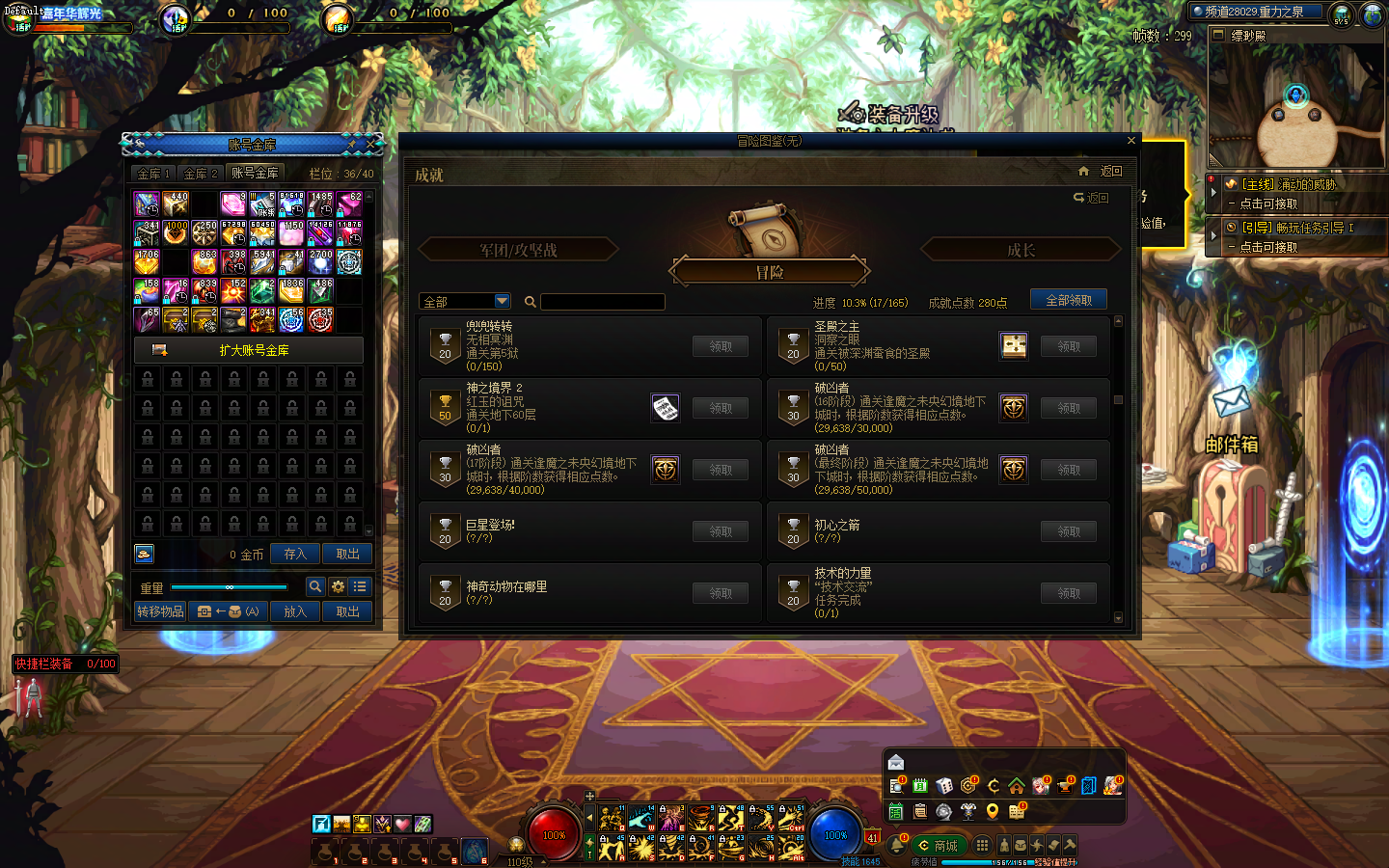
Task: Claim the 兜兜转转 achievement reward
Action: (x=721, y=346)
